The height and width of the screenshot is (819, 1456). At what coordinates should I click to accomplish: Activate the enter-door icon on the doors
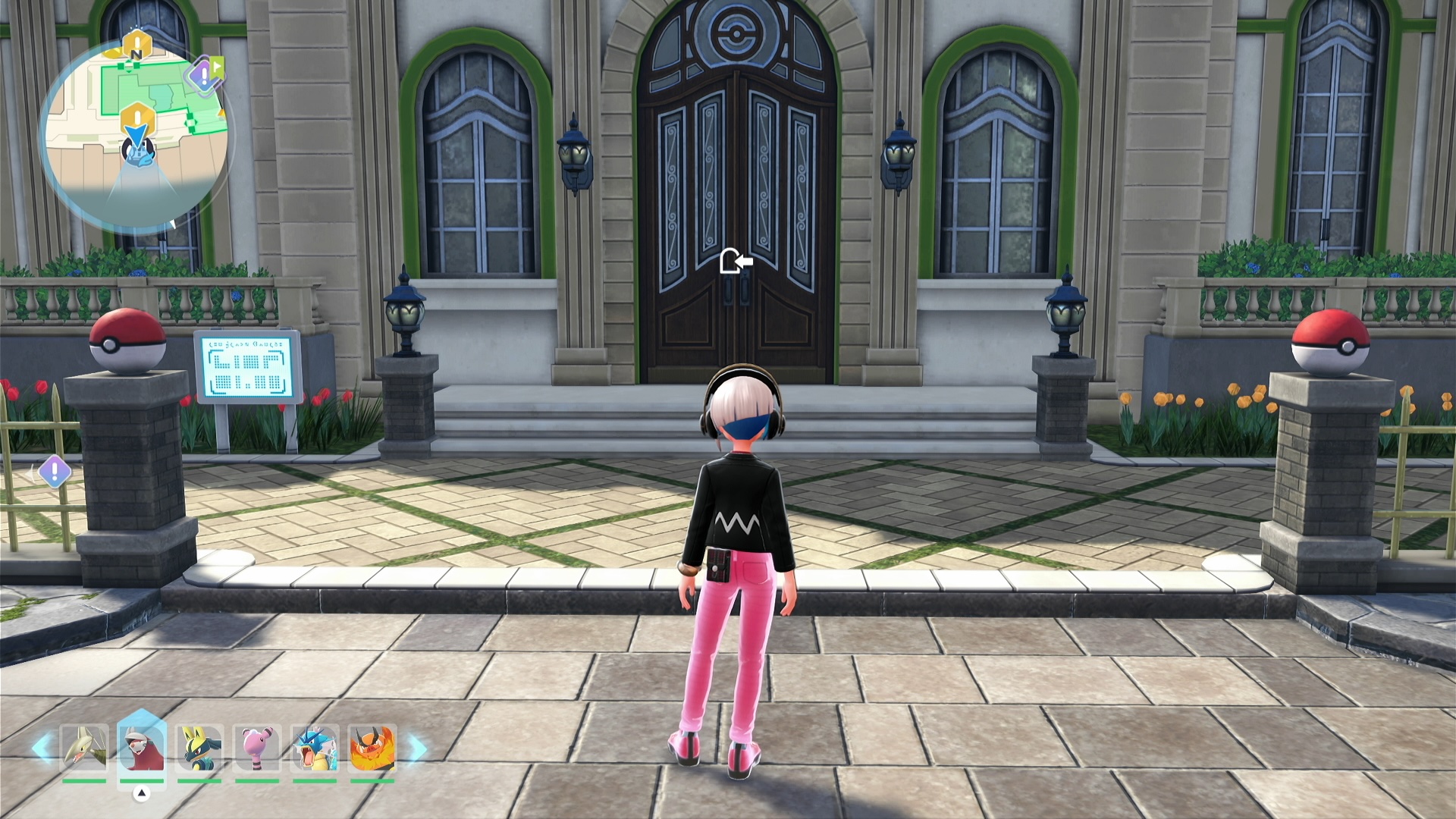735,262
